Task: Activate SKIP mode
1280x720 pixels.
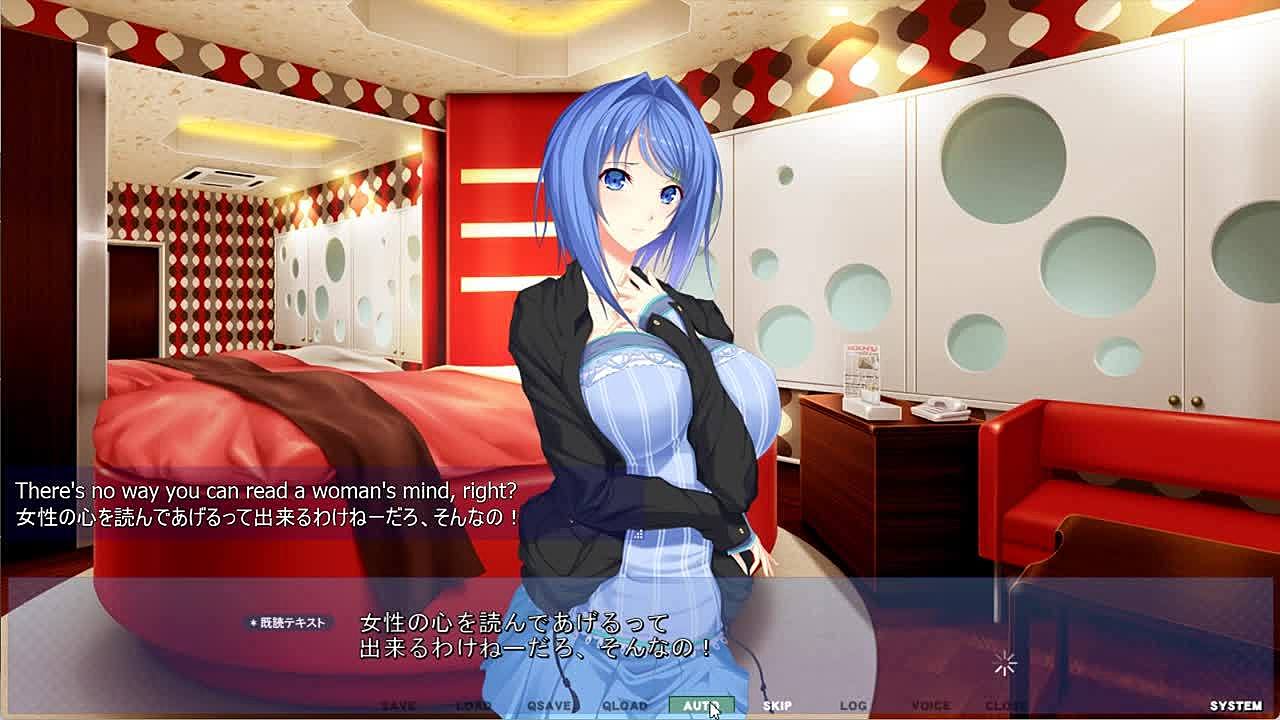Action: click(x=777, y=706)
